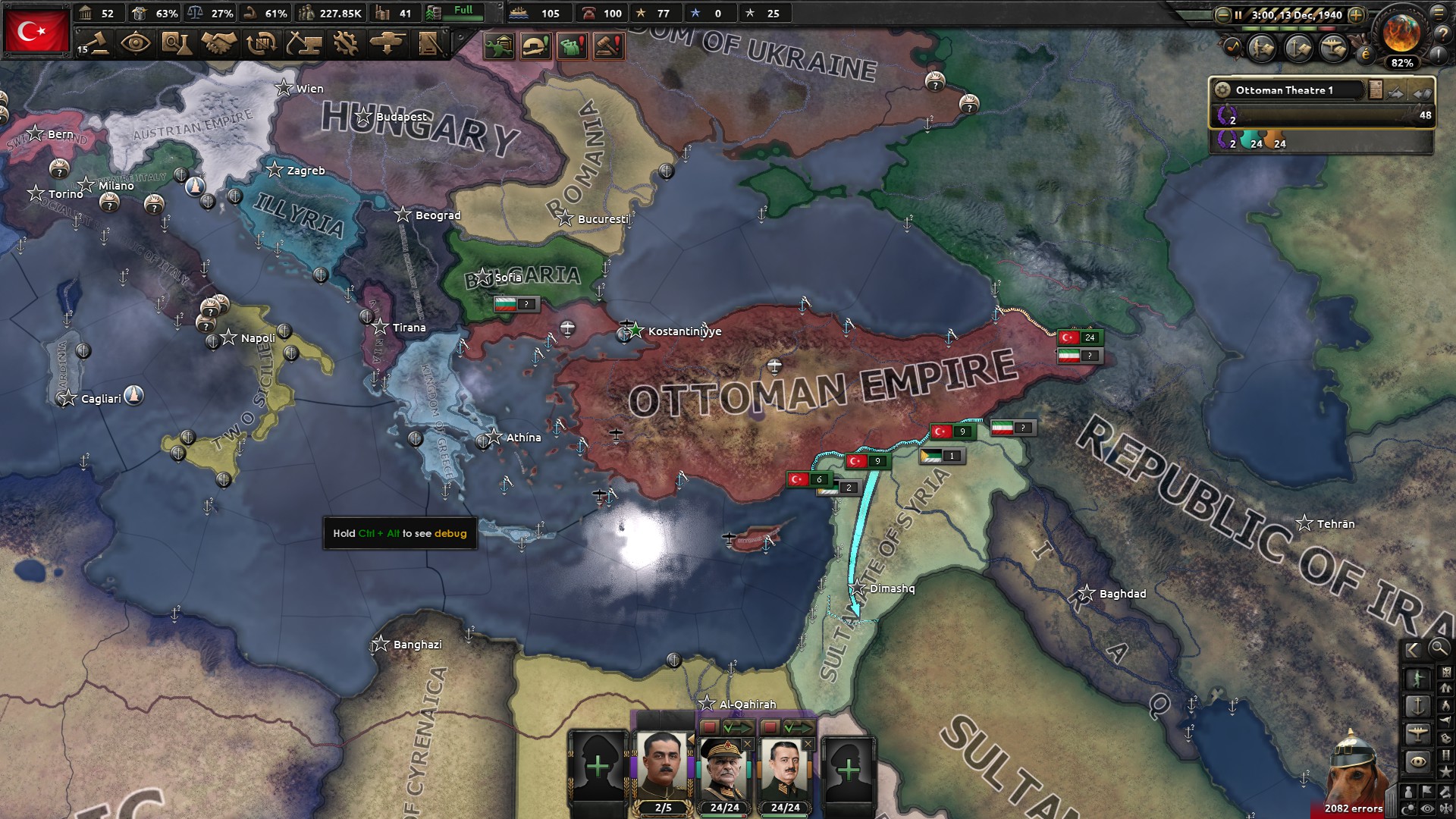Open the Diplomacy handshake menu
1456x819 pixels.
click(x=218, y=42)
